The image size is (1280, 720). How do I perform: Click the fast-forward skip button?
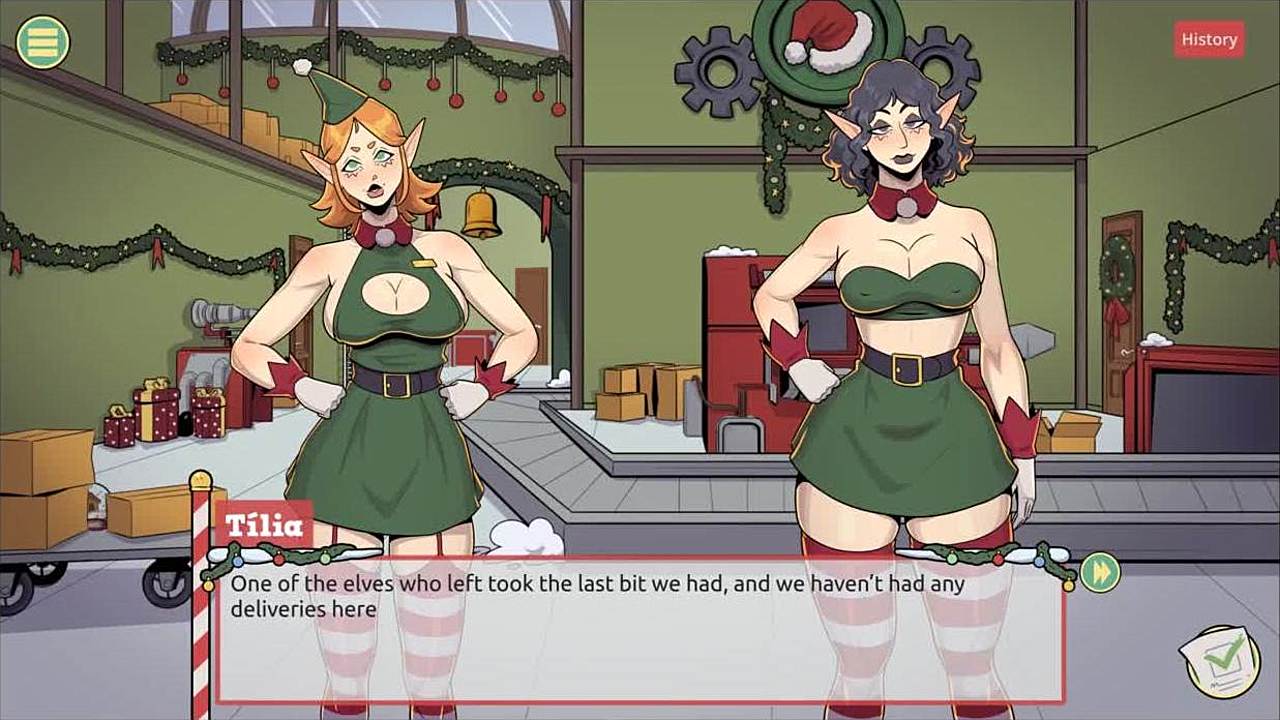(x=1099, y=572)
